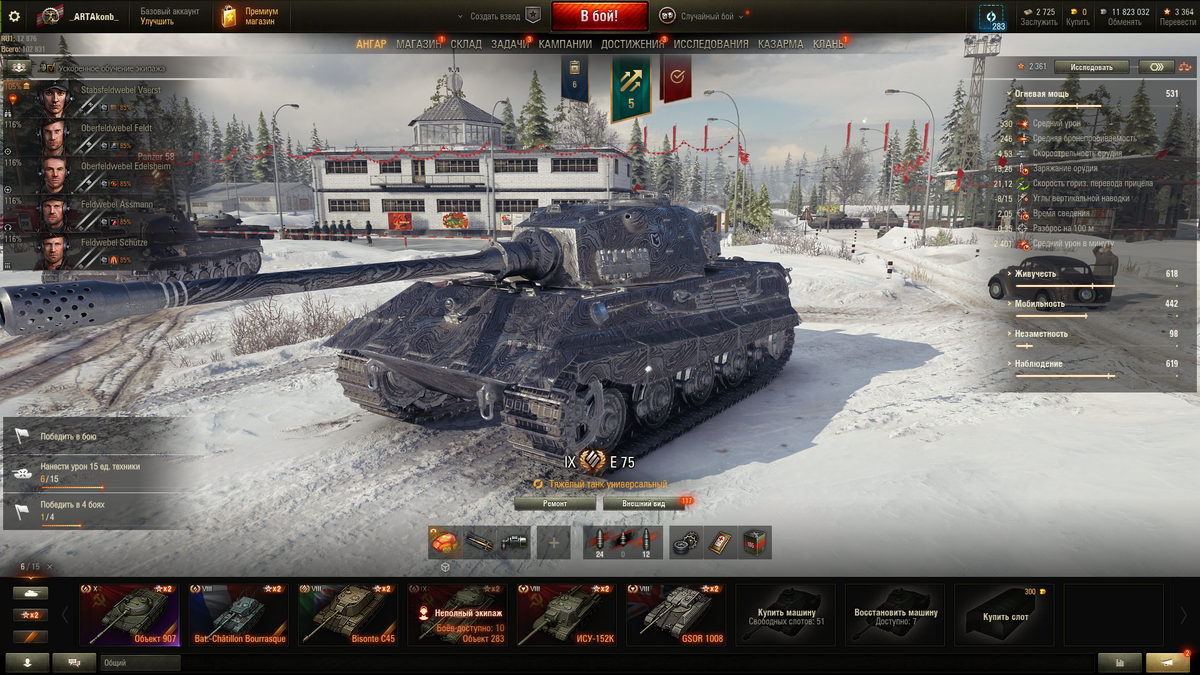The height and width of the screenshot is (675, 1200).
Task: Select the Объект 907 tank in carousel
Action: 130,615
